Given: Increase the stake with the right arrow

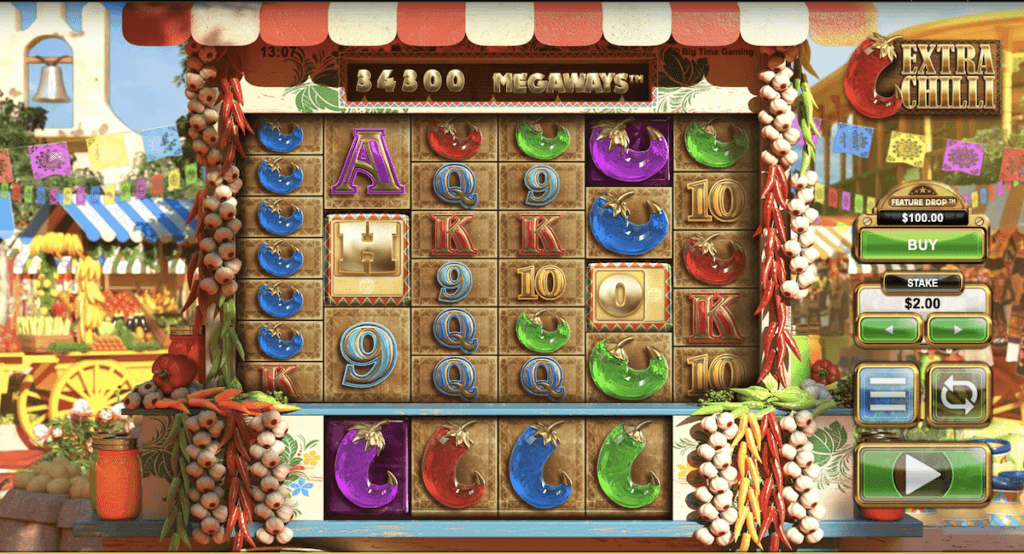Looking at the screenshot, I should [957, 329].
